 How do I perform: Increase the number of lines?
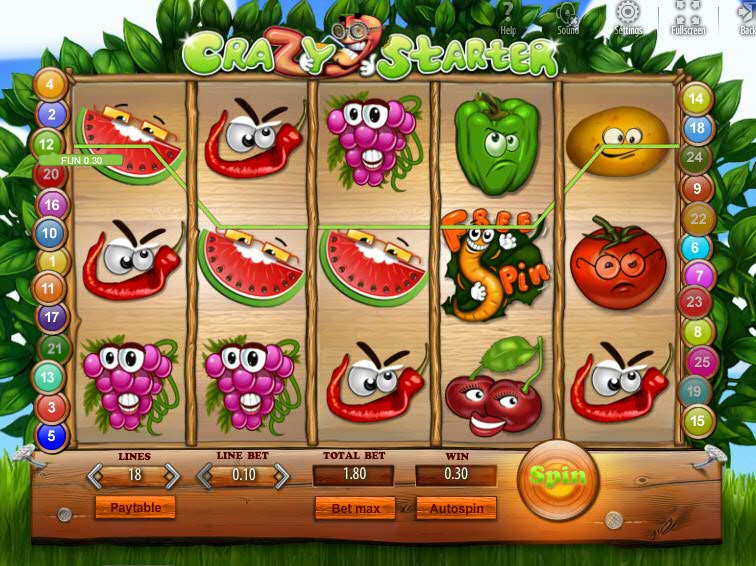coord(172,475)
